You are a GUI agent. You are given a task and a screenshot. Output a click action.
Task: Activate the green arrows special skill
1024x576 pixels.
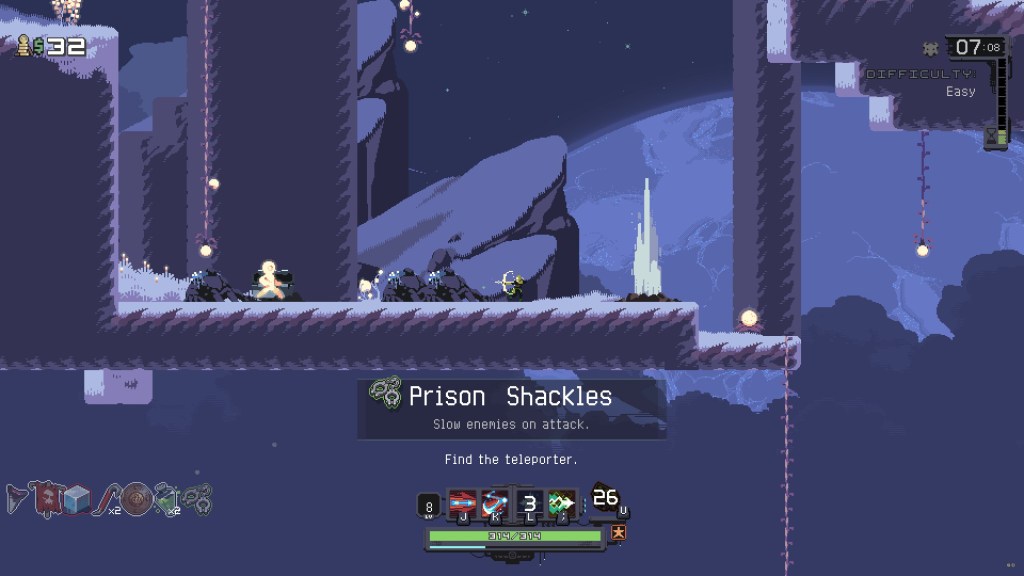tap(562, 503)
